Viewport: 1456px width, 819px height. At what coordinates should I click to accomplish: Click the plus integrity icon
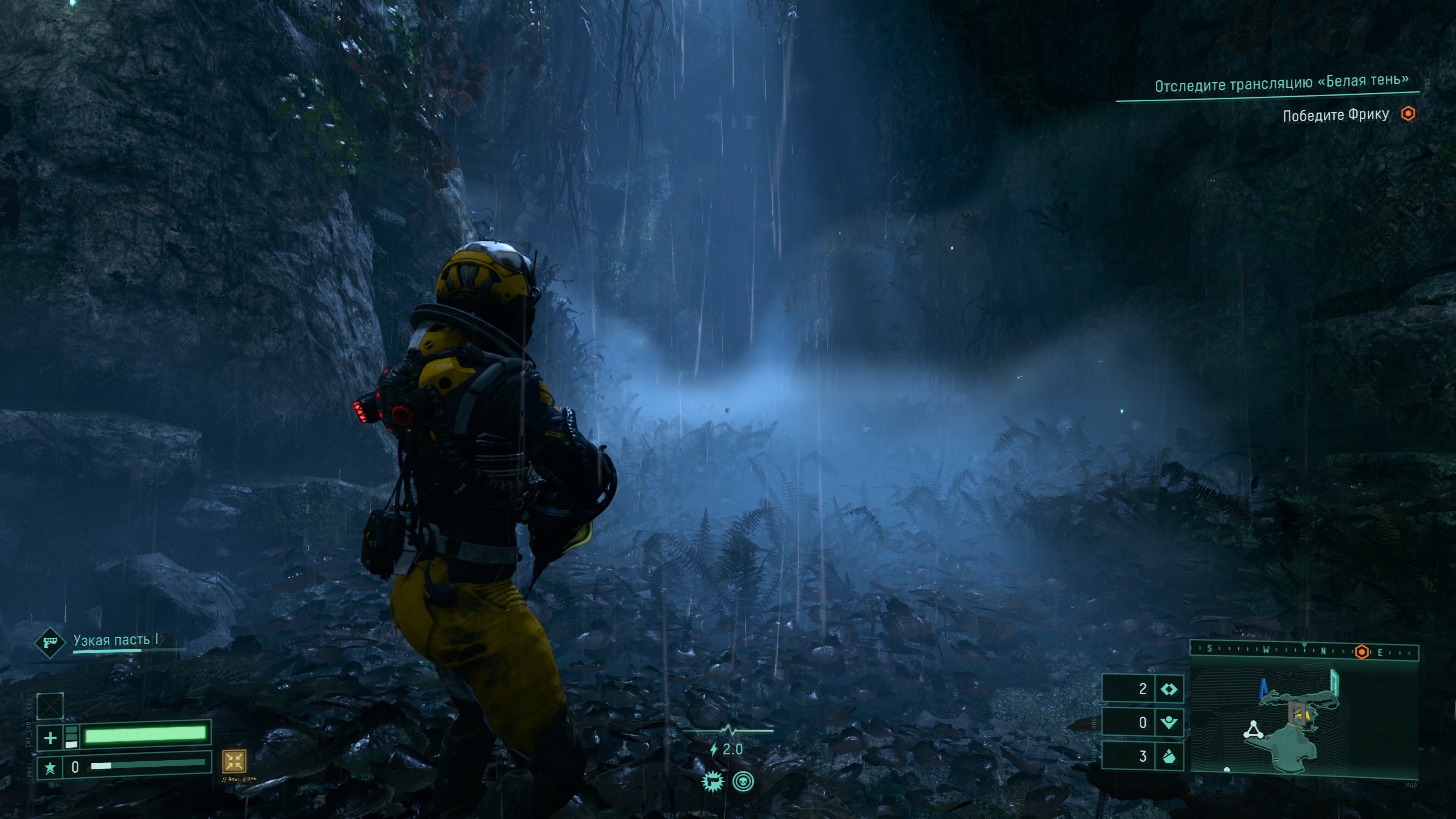(x=50, y=737)
